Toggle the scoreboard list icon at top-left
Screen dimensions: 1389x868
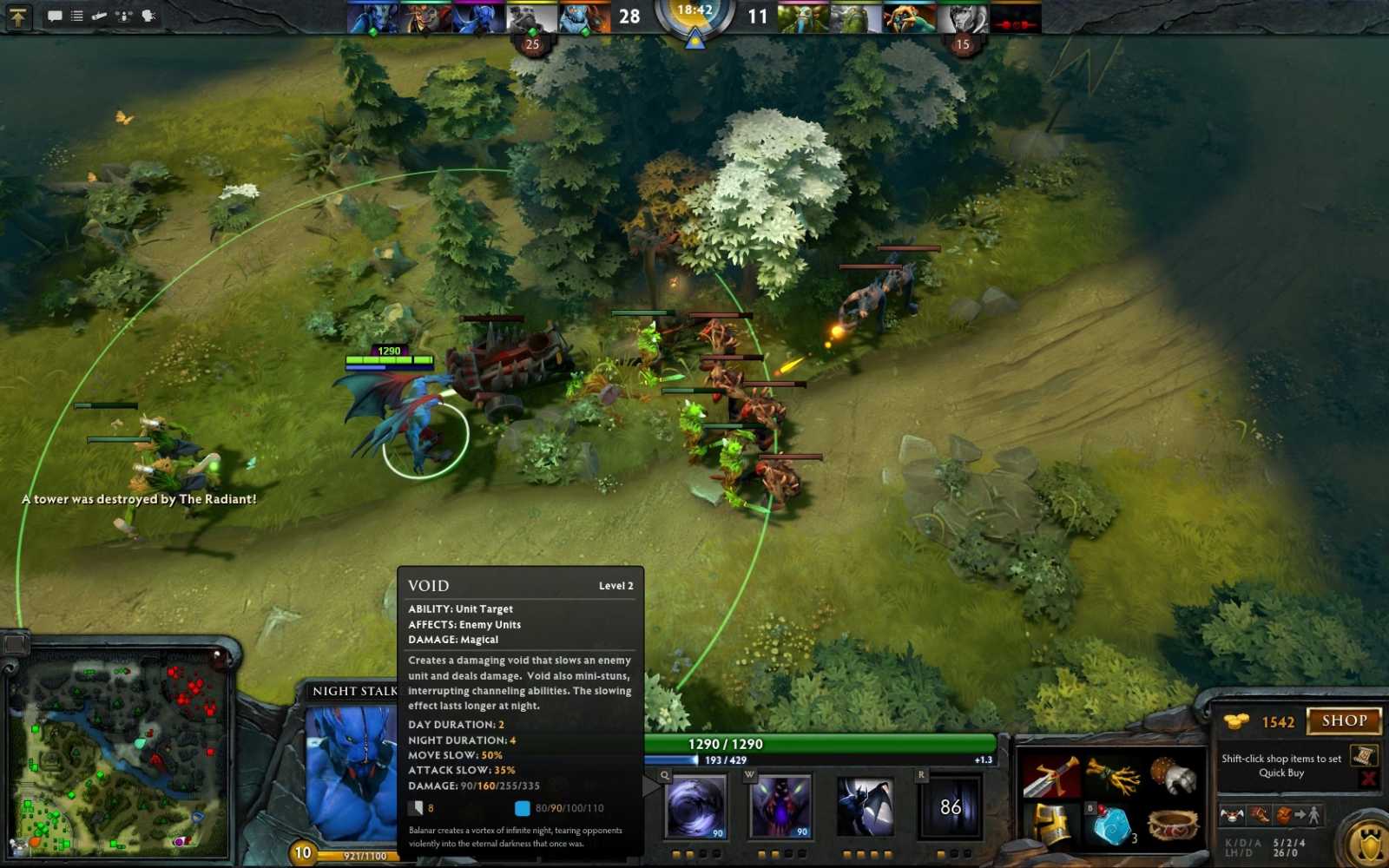(76, 16)
